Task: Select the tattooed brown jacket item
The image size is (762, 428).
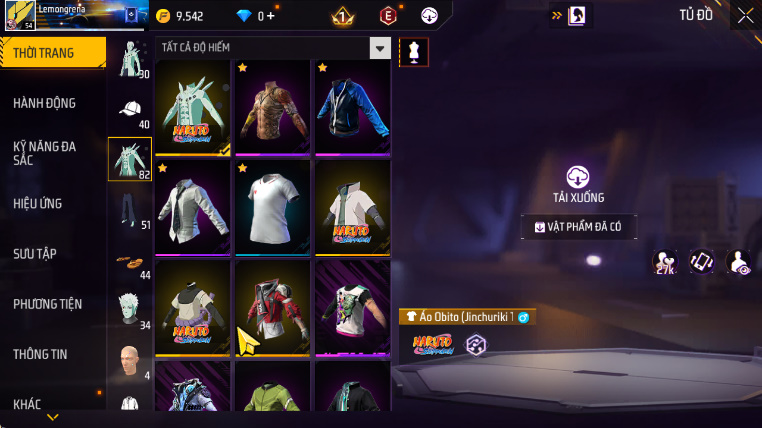Action: coord(273,108)
